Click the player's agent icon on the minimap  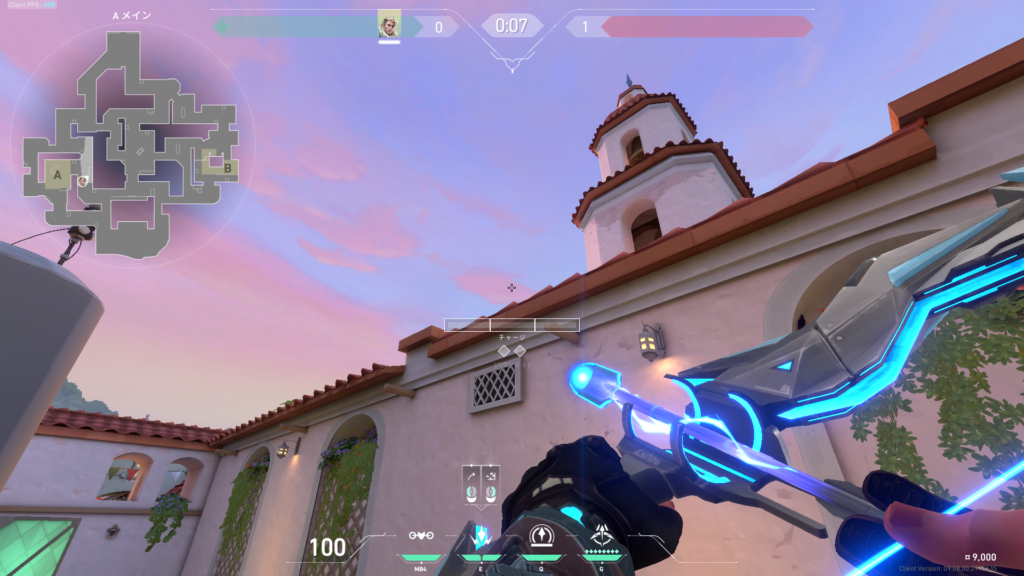[83, 181]
